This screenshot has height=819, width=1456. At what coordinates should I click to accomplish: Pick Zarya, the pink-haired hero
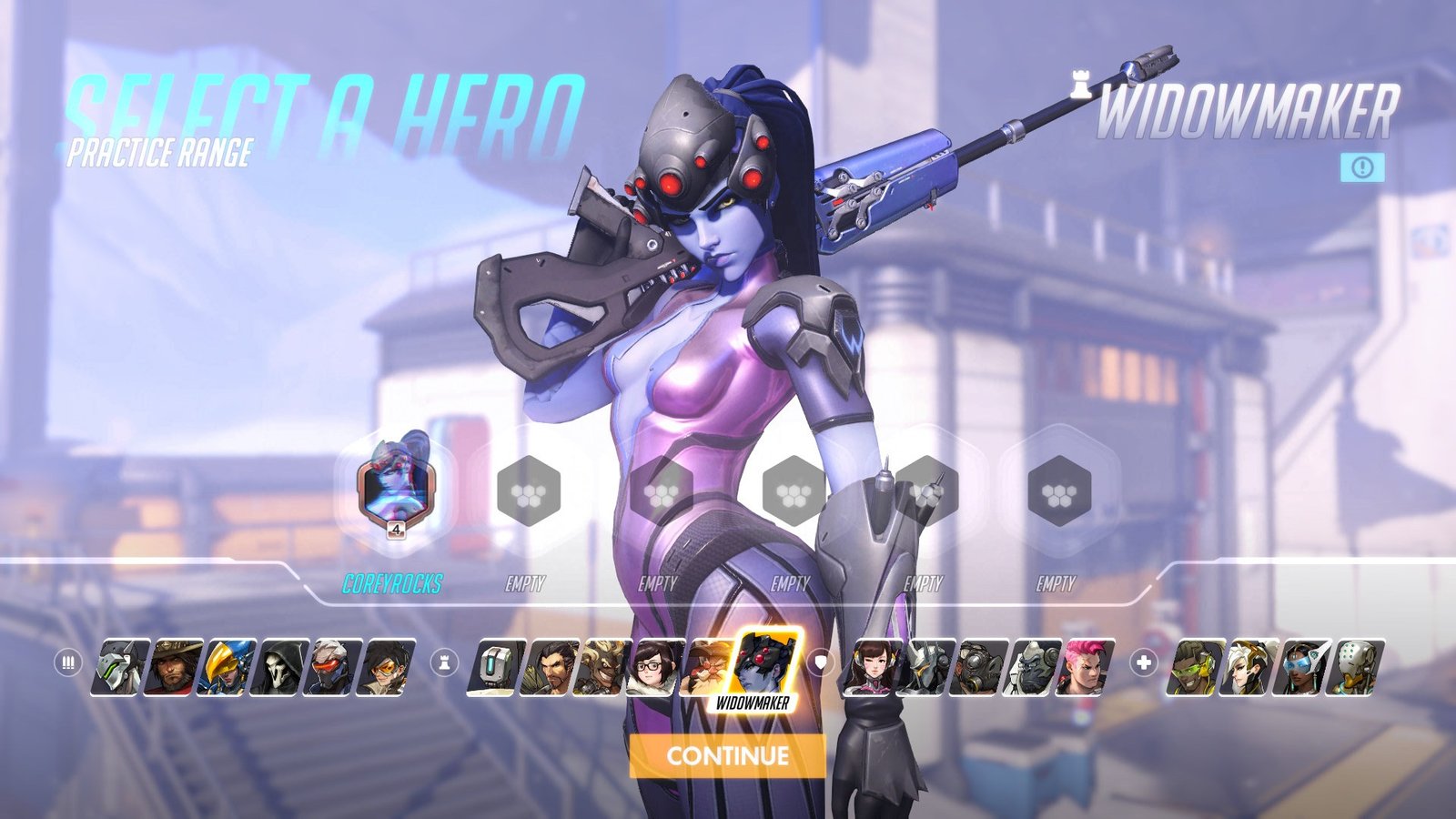pos(1086,667)
